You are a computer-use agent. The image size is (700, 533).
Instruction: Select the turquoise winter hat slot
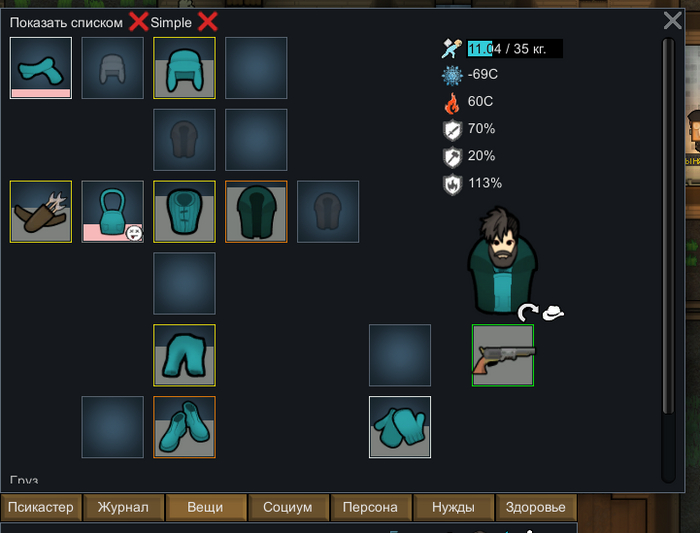(x=184, y=68)
